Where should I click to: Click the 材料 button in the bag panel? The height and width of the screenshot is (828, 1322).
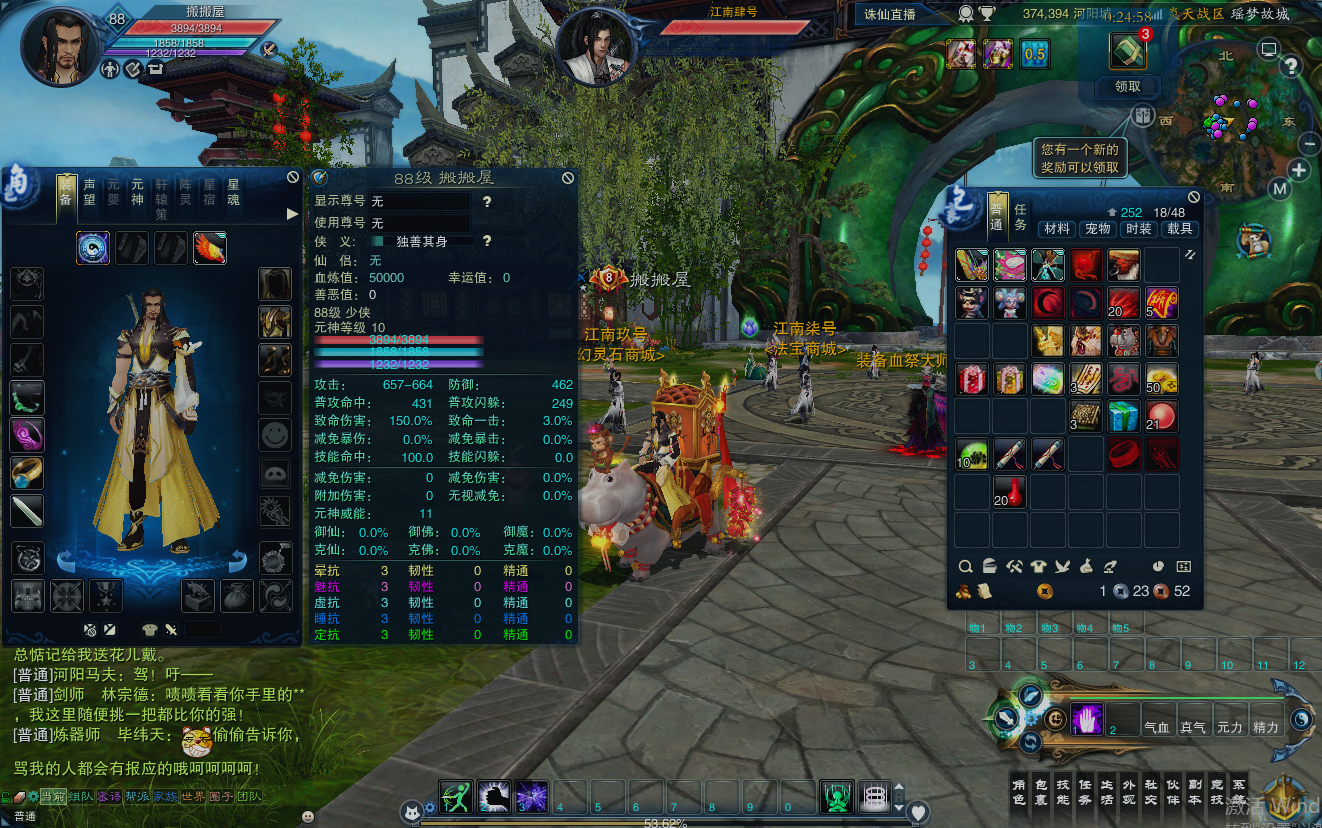[x=1057, y=228]
